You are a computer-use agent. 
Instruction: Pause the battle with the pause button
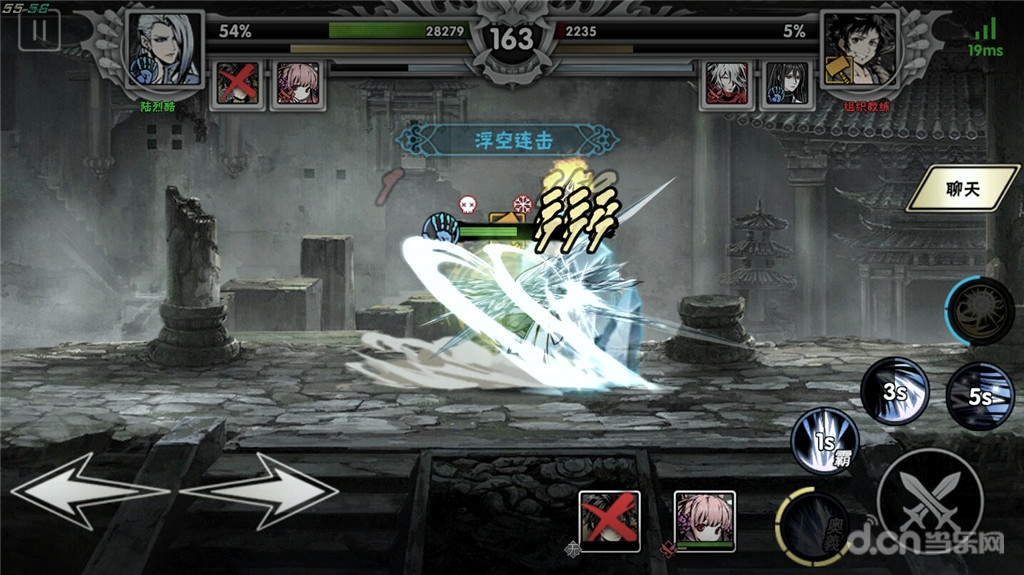click(39, 30)
